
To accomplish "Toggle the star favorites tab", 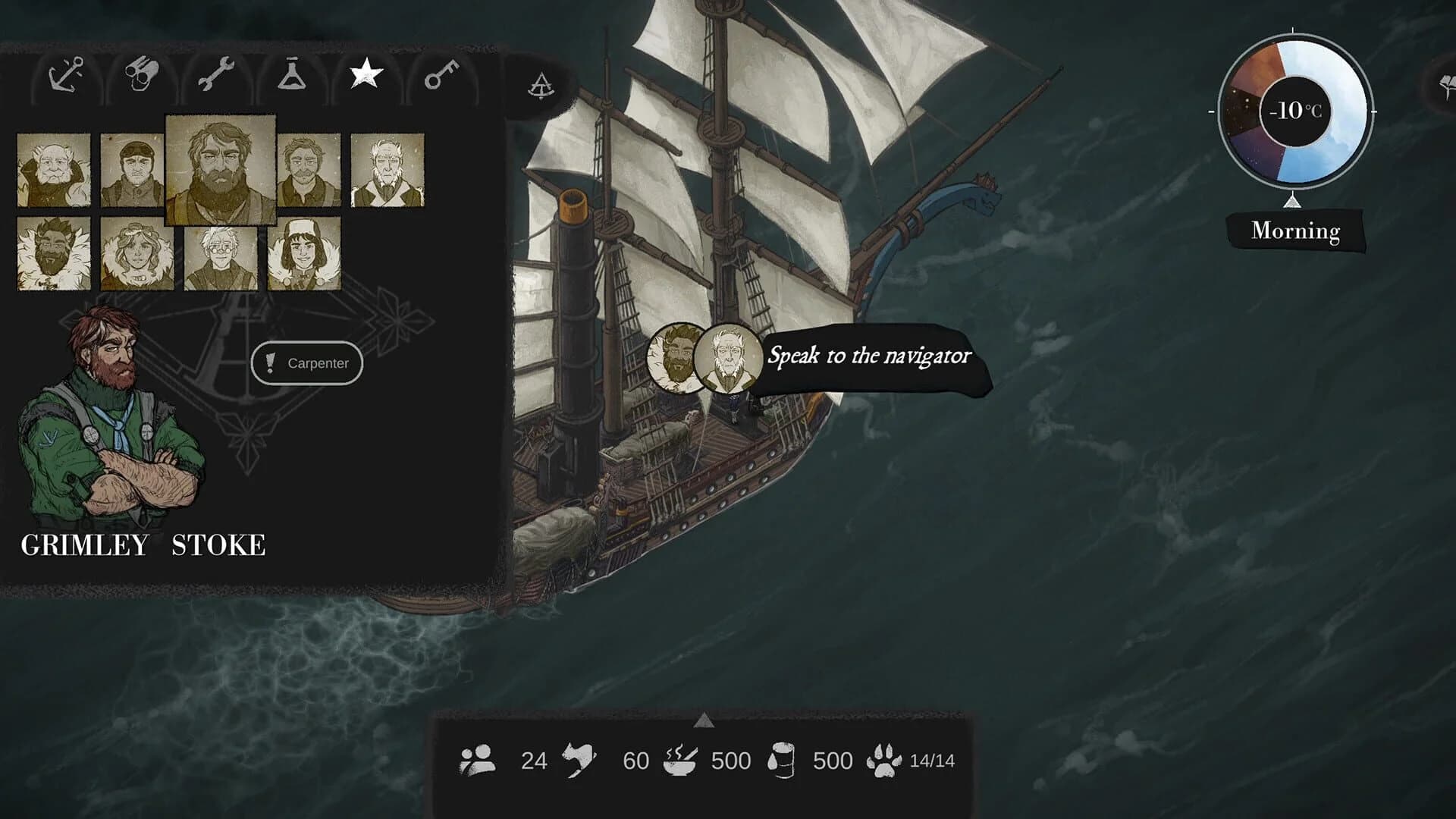I will point(364,74).
